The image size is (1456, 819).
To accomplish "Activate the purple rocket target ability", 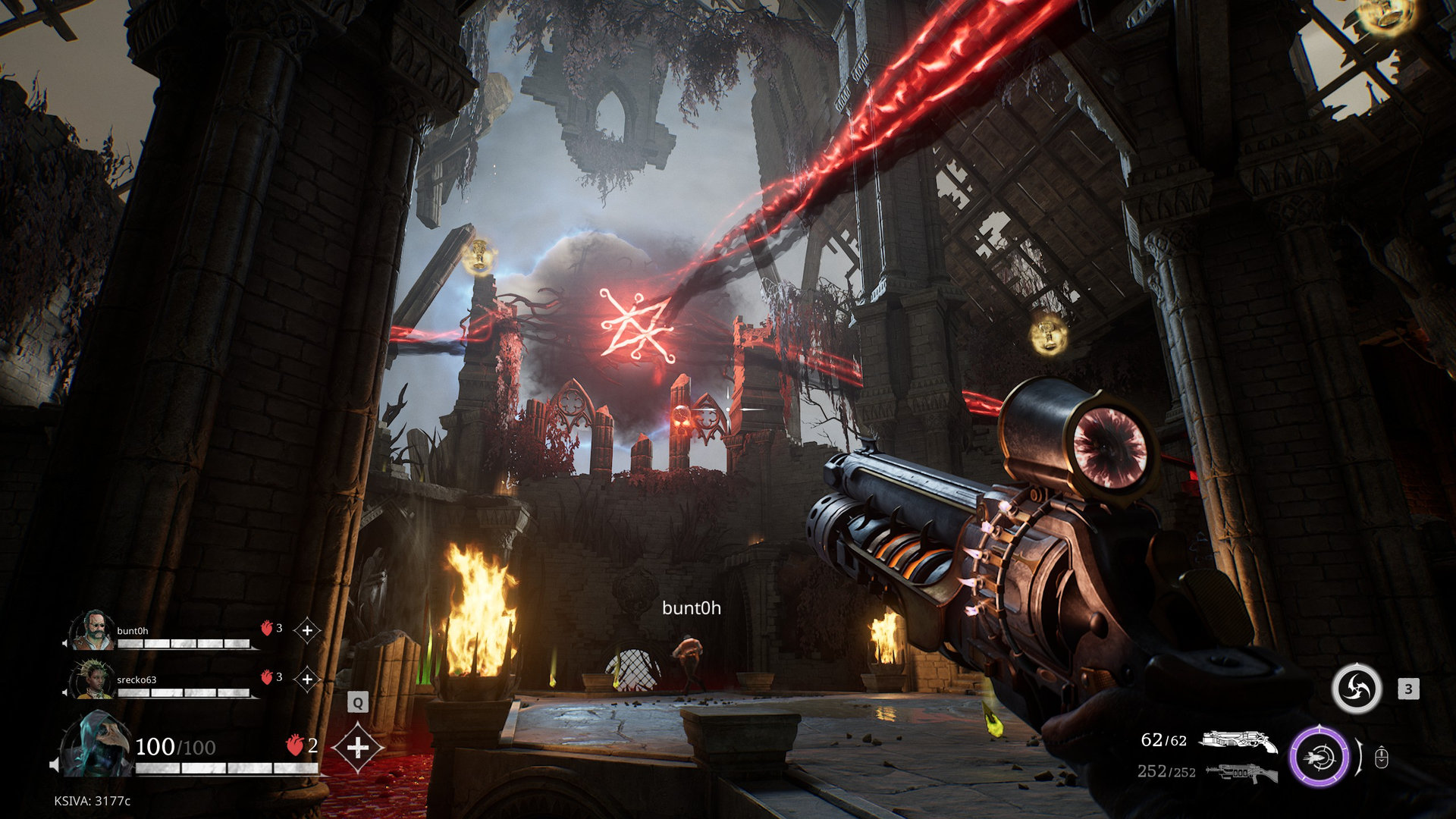I will pyautogui.click(x=1320, y=756).
